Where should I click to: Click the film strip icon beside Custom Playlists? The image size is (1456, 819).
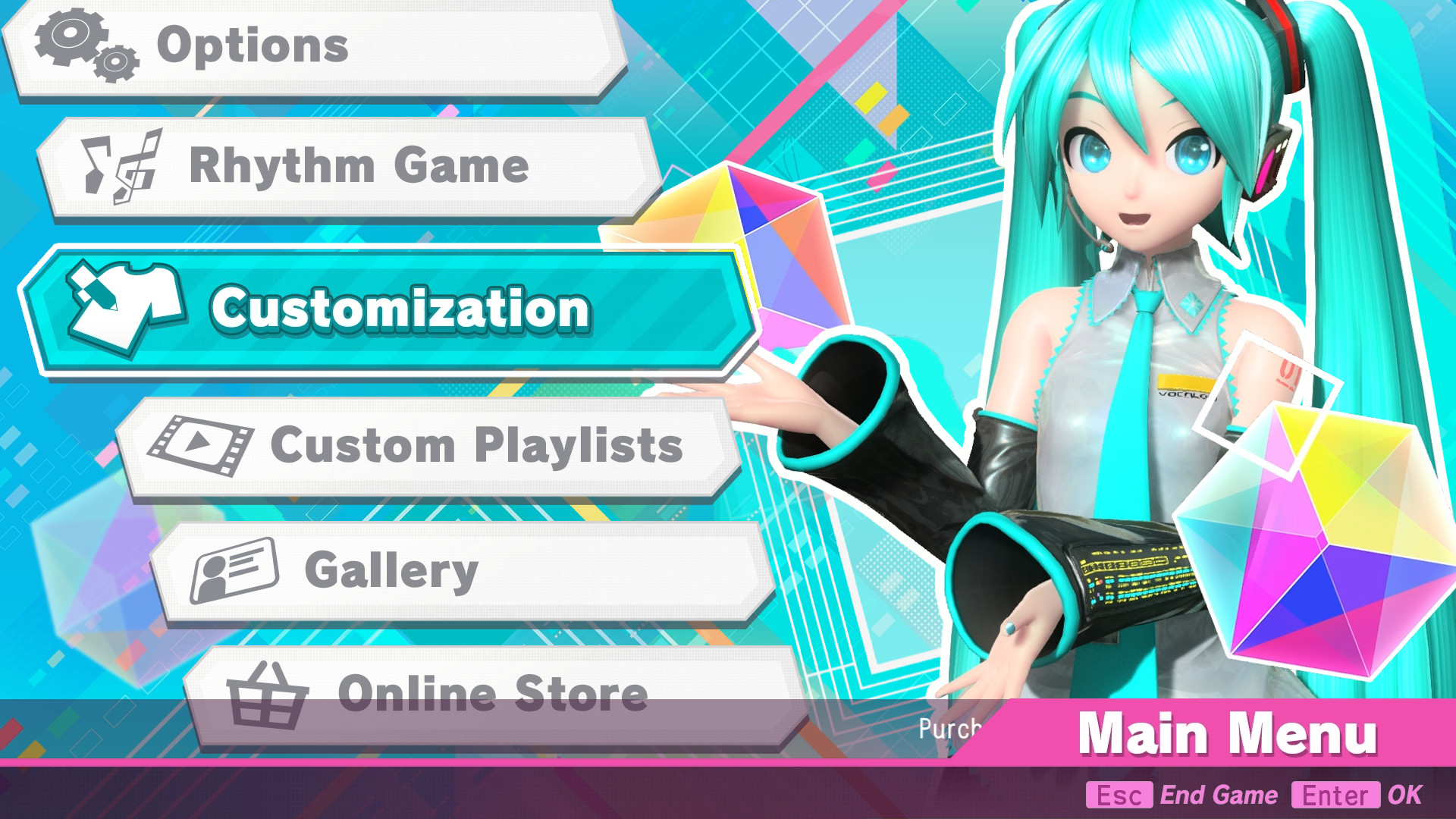pyautogui.click(x=201, y=445)
